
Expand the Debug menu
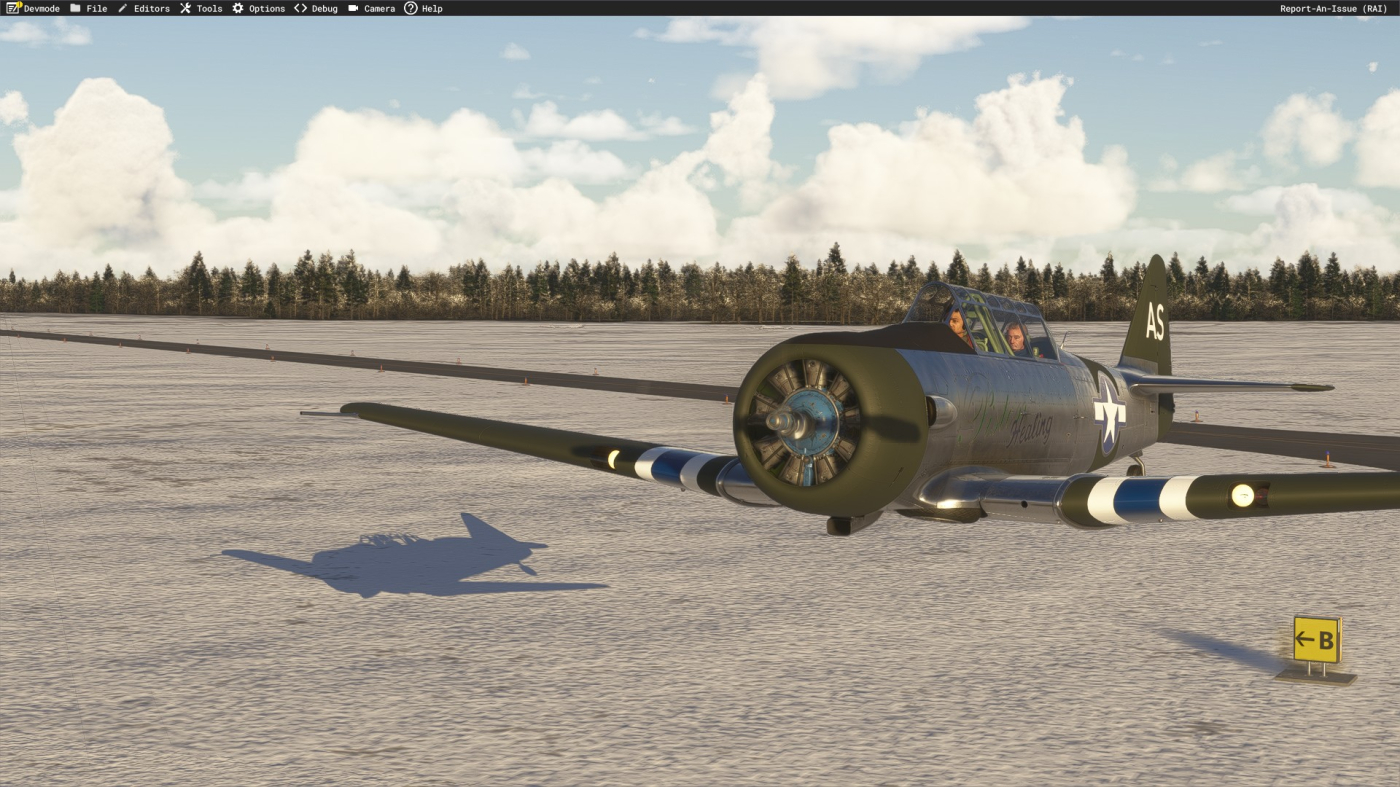(316, 8)
